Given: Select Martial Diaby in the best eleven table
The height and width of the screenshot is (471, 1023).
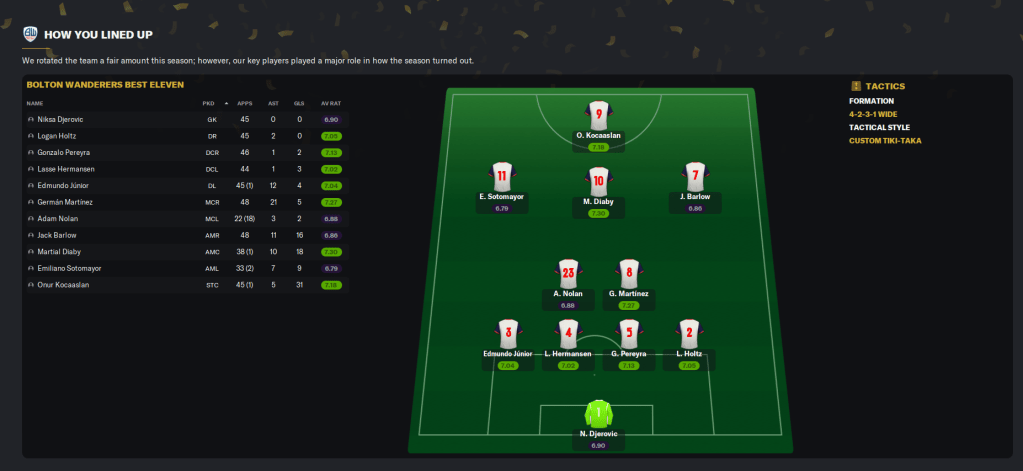Looking at the screenshot, I should pos(59,252).
